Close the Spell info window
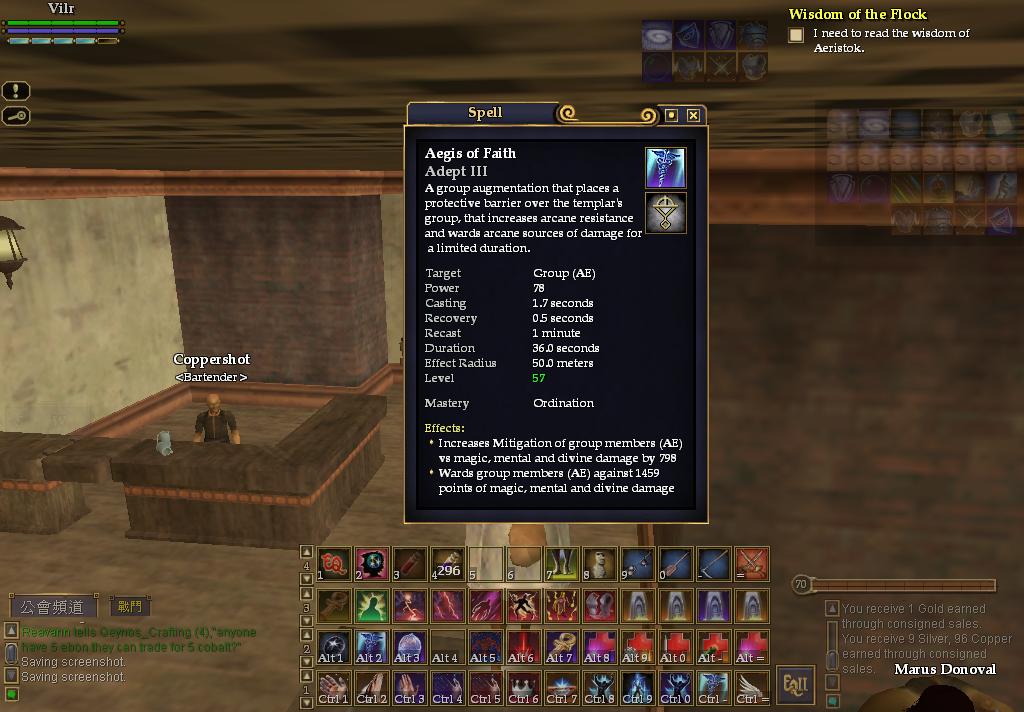The image size is (1024, 712). point(693,115)
